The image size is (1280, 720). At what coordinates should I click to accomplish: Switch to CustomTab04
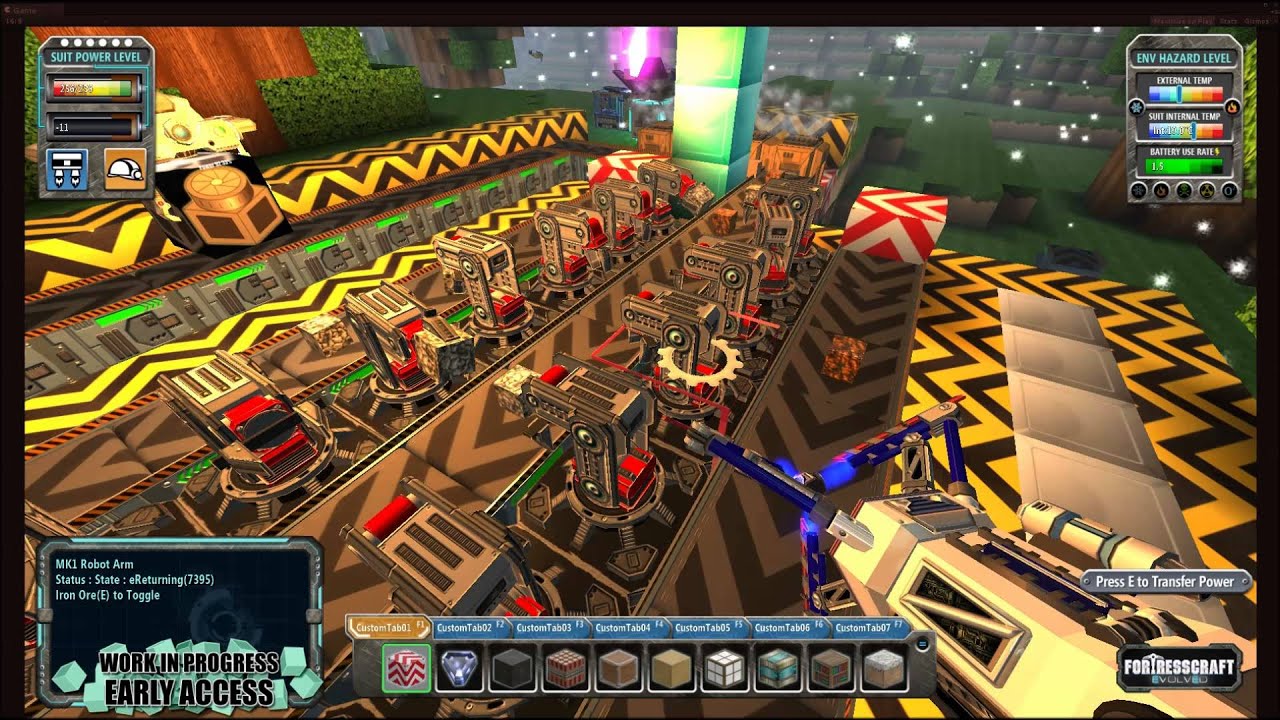point(627,628)
